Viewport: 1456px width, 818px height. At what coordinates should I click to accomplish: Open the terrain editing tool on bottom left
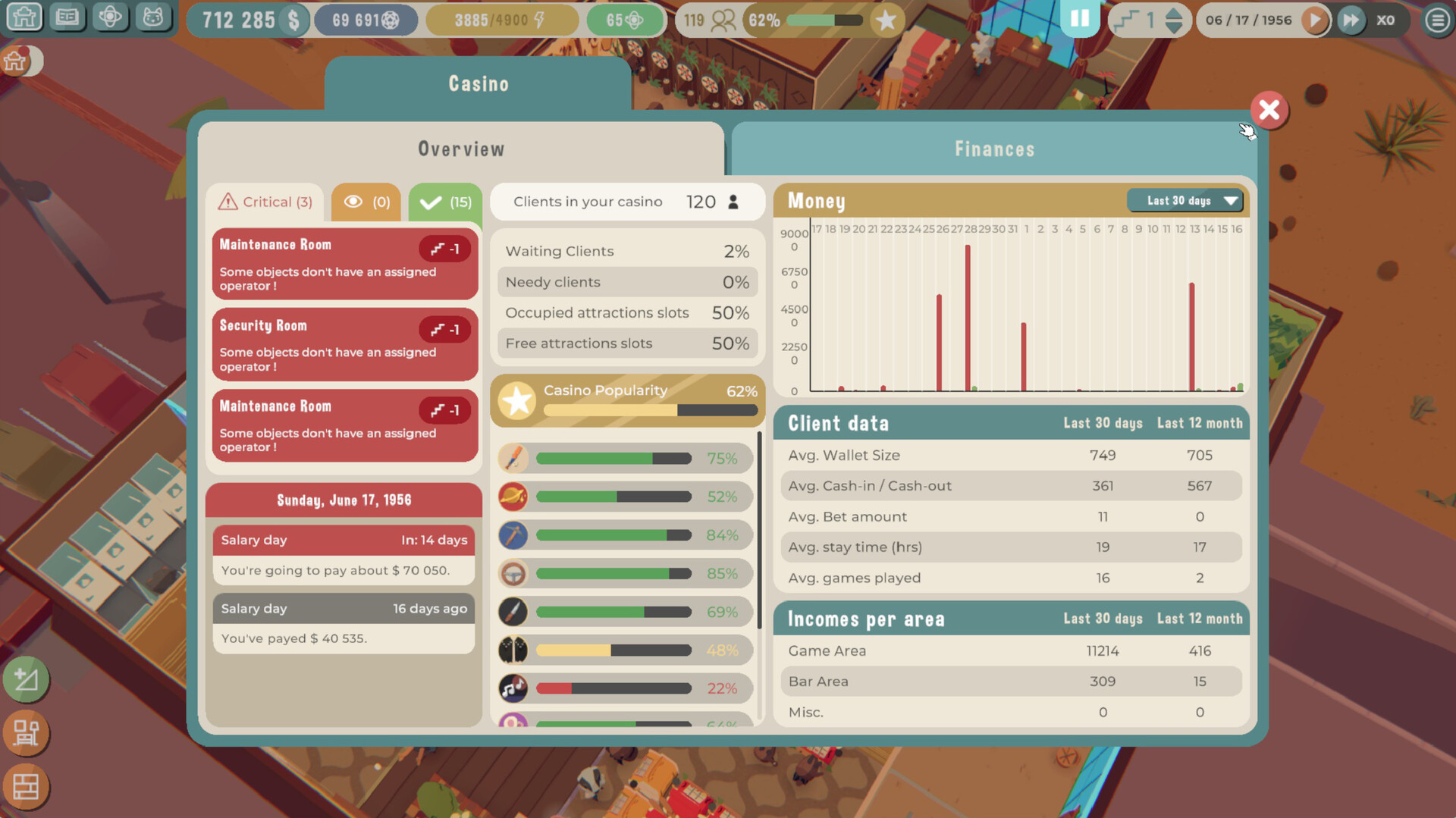(26, 680)
